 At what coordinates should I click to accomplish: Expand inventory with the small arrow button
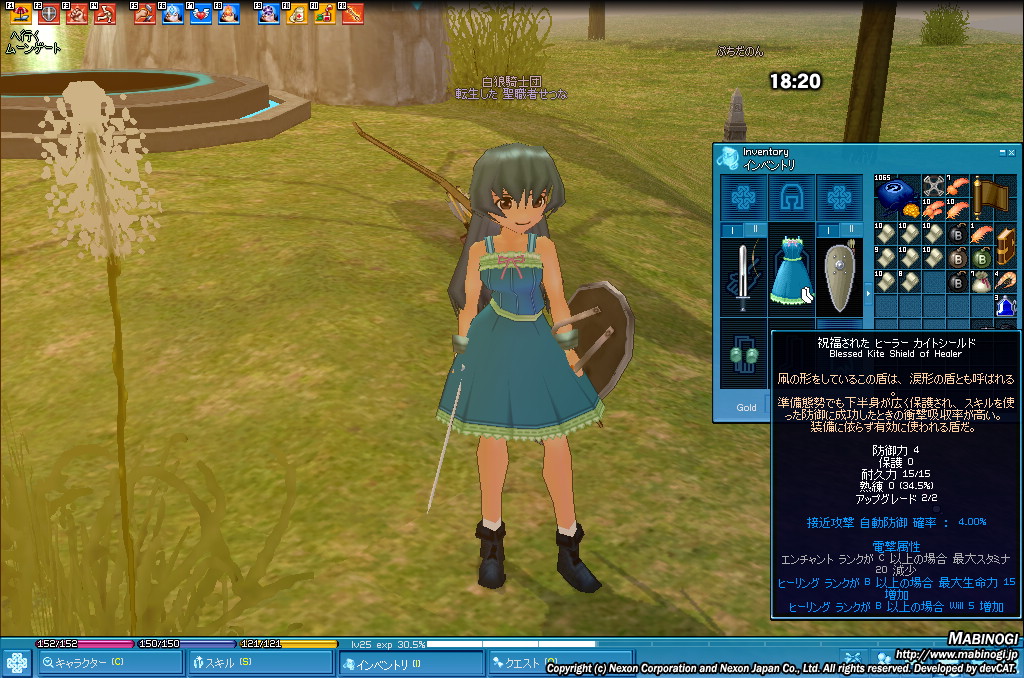click(x=867, y=293)
